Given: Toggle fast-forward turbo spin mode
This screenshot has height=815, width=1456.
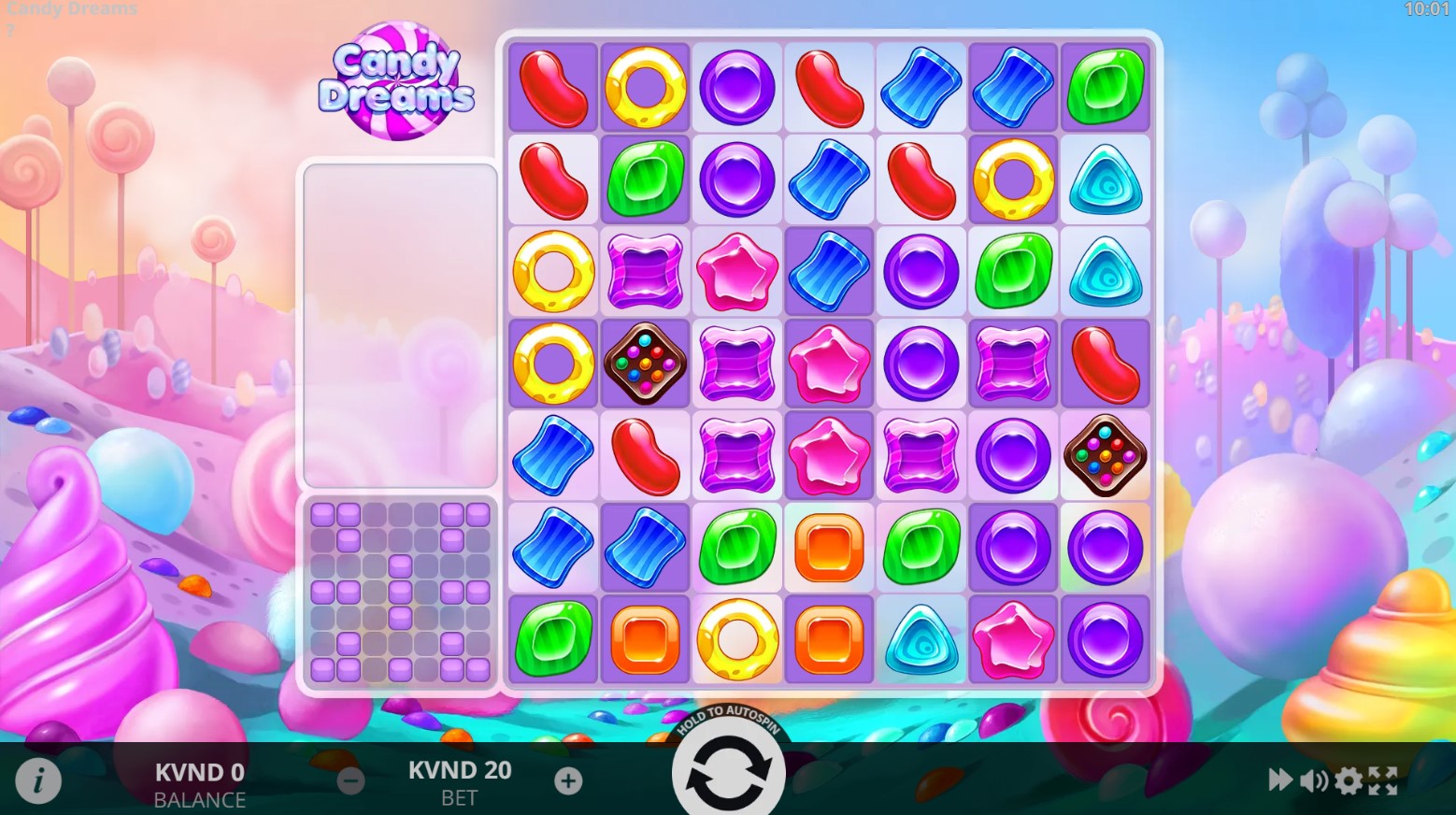Looking at the screenshot, I should click(x=1279, y=779).
